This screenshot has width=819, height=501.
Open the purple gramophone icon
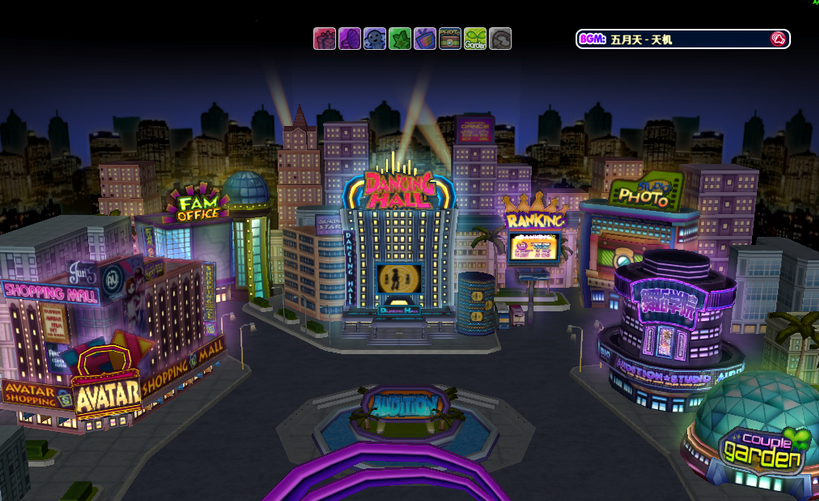click(x=349, y=39)
